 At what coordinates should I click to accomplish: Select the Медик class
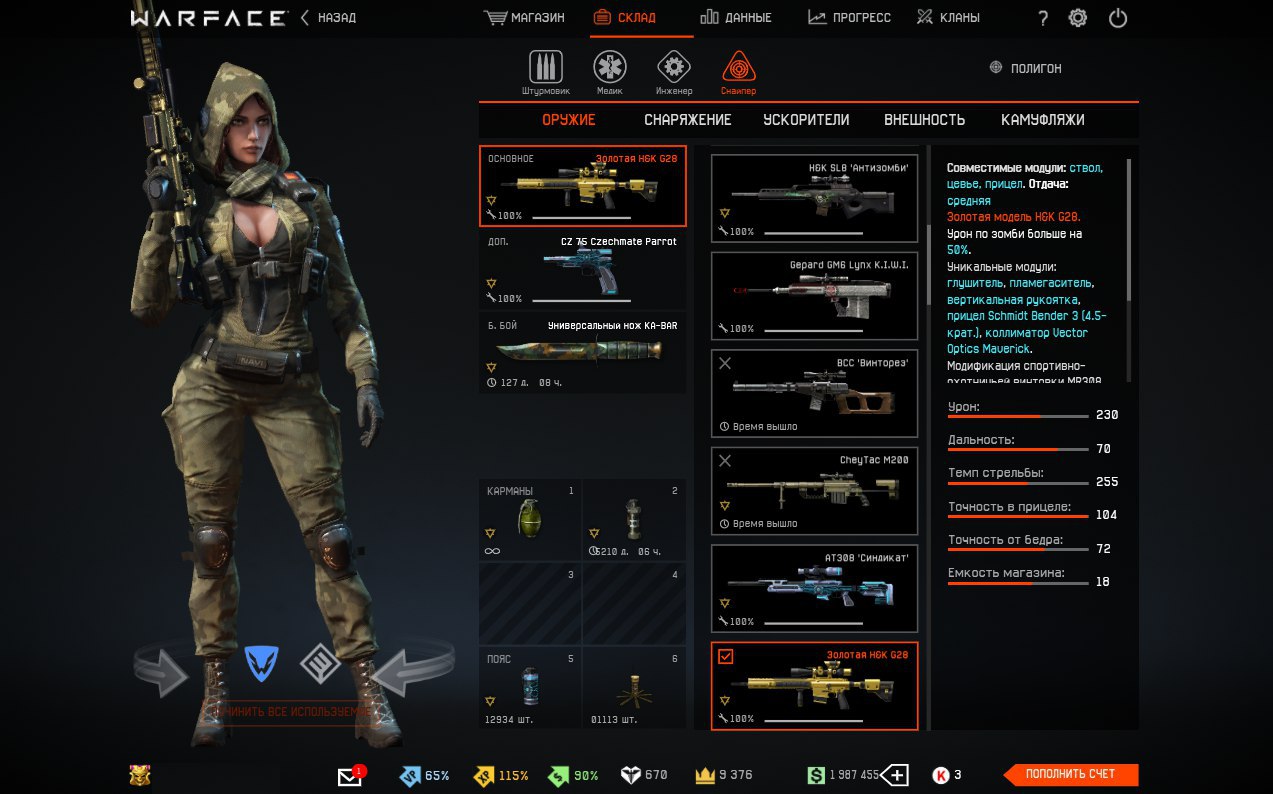(x=609, y=73)
